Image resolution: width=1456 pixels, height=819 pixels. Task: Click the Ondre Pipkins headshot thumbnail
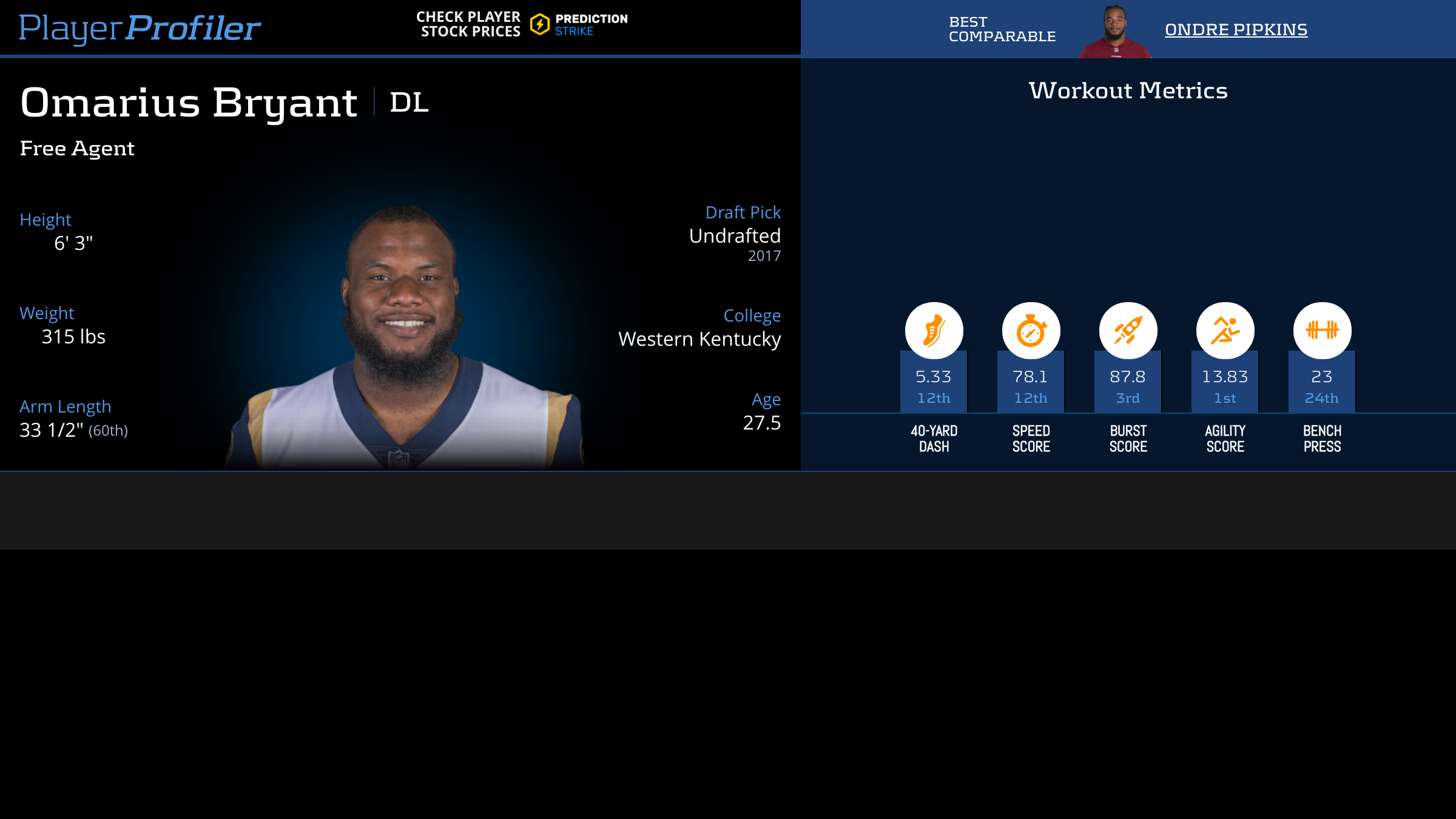(1114, 32)
